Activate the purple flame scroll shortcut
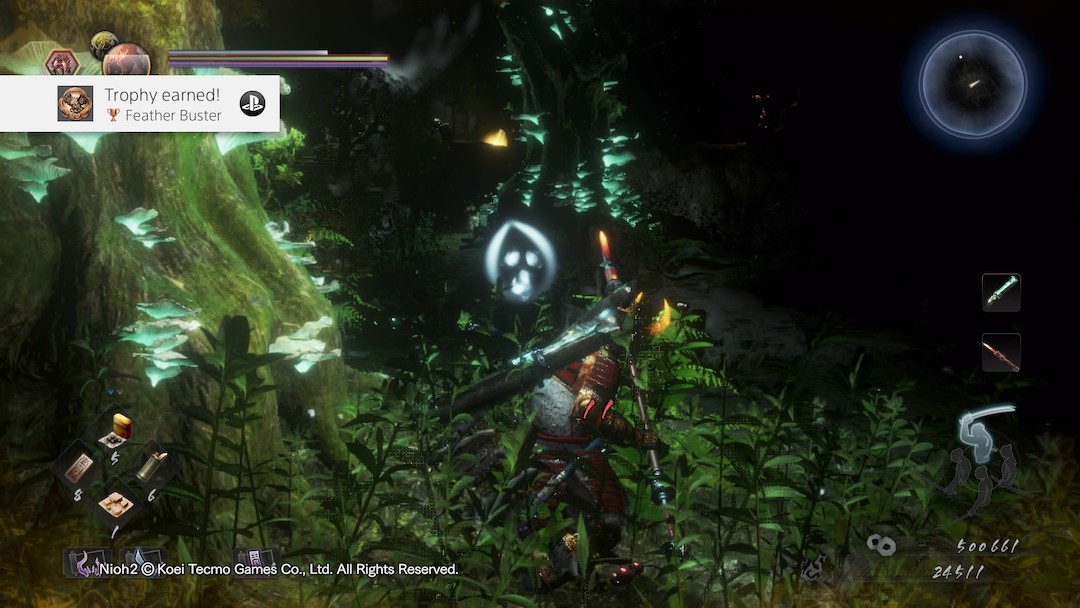Screen dimensions: 1080x608 coord(82,564)
